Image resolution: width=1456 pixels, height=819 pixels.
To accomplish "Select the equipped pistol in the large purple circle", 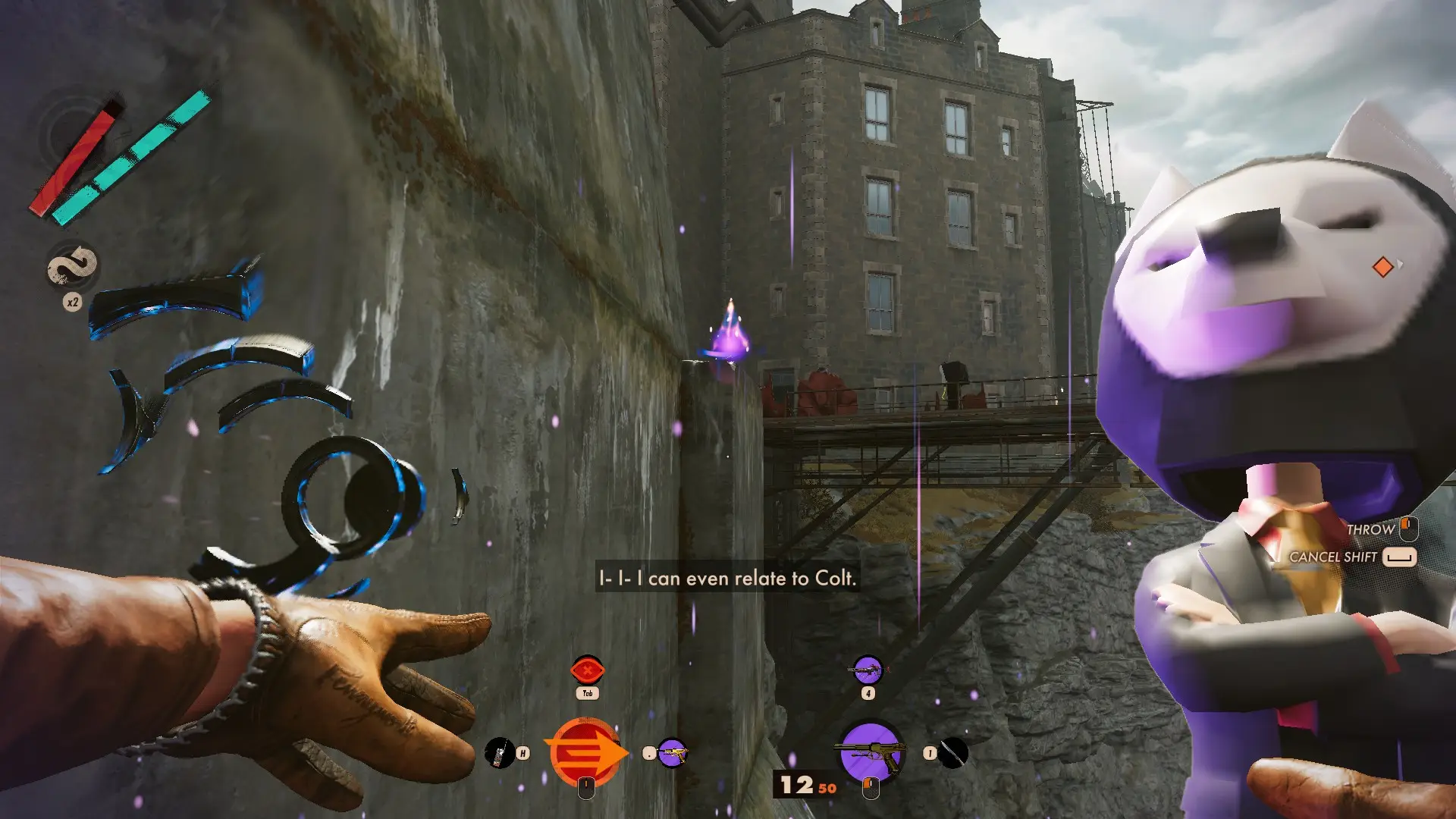I will (871, 751).
